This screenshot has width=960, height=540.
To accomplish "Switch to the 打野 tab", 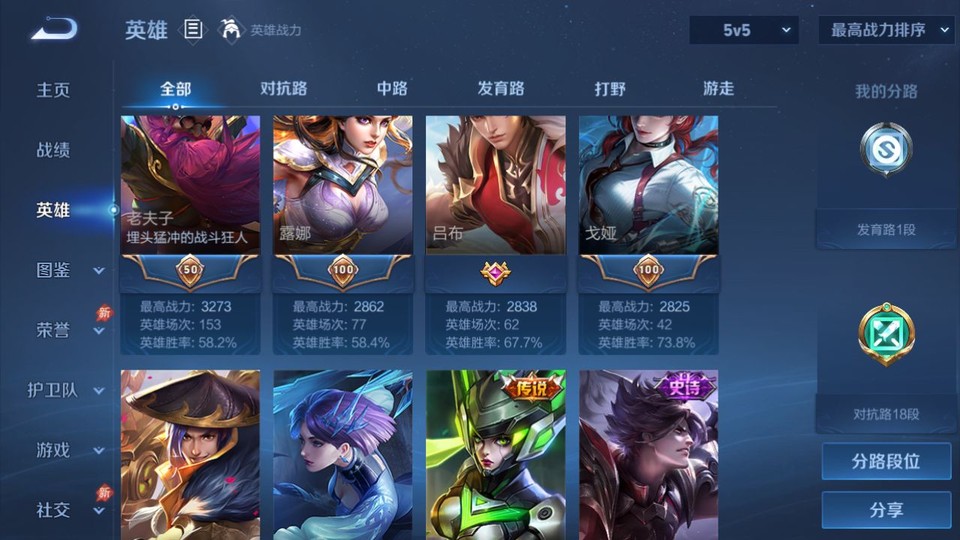I will coord(610,88).
